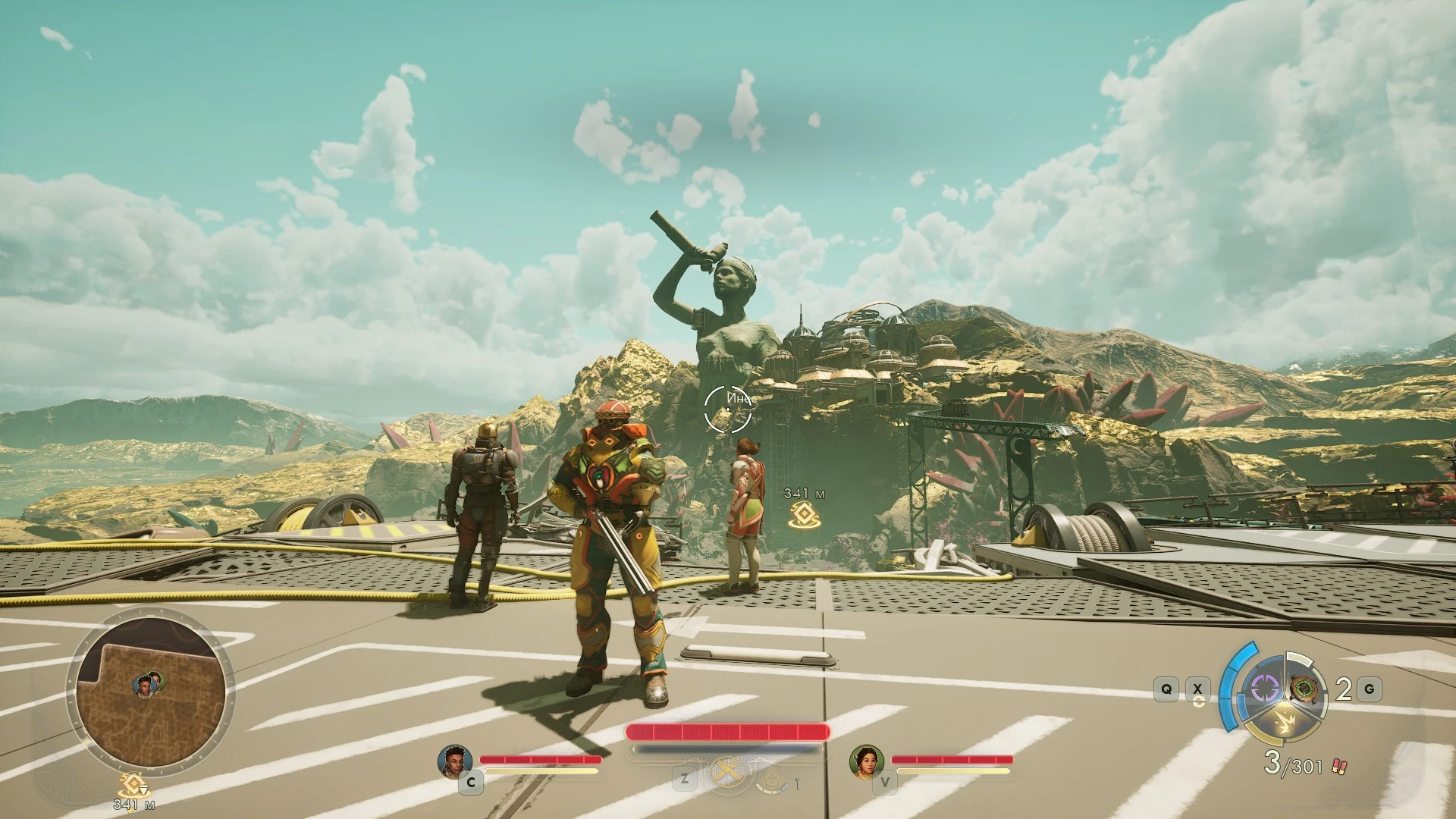Click the female companion portrait
The height and width of the screenshot is (819, 1456).
(865, 761)
